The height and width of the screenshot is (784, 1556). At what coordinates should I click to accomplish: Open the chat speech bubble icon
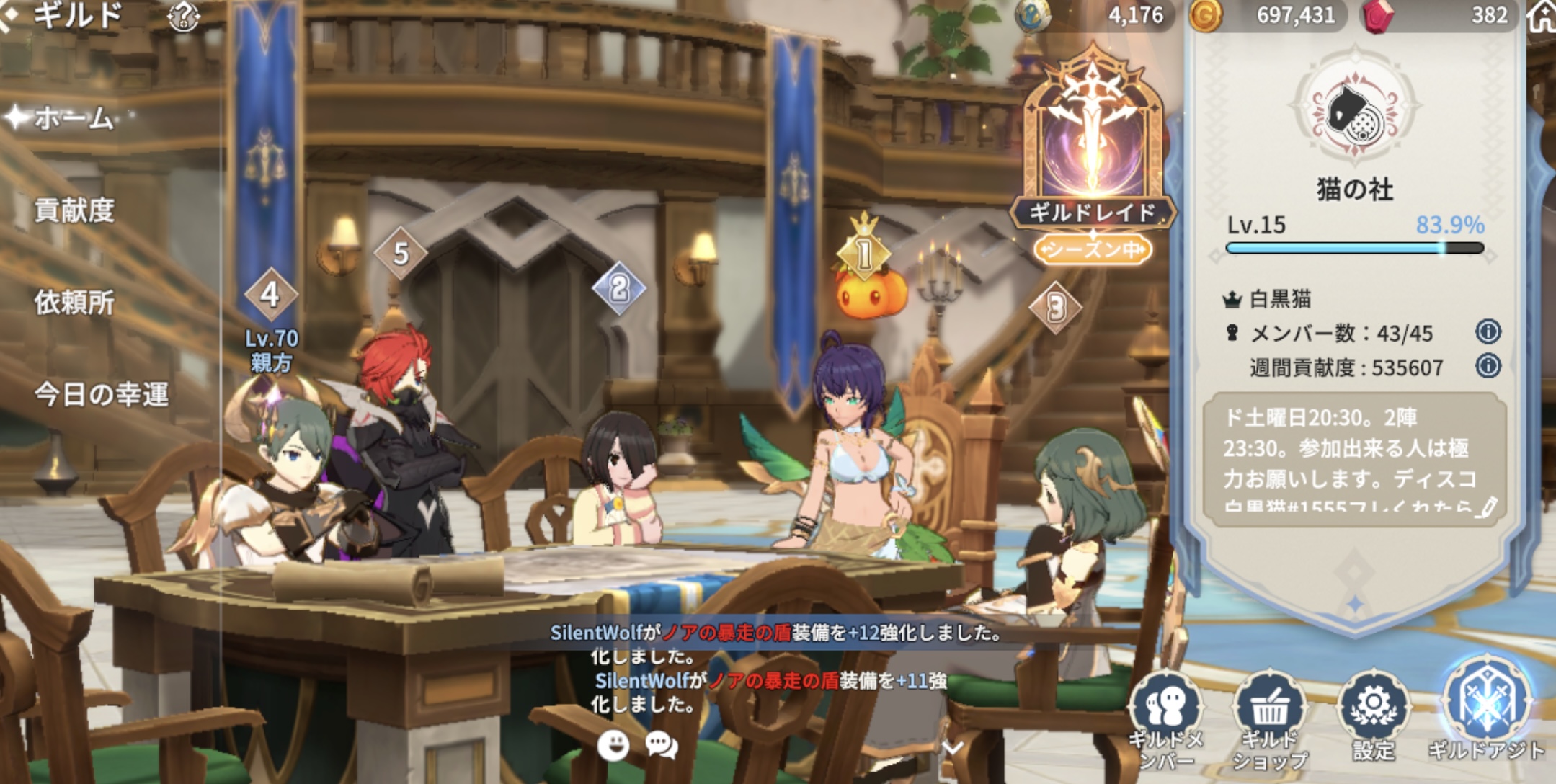[x=661, y=745]
